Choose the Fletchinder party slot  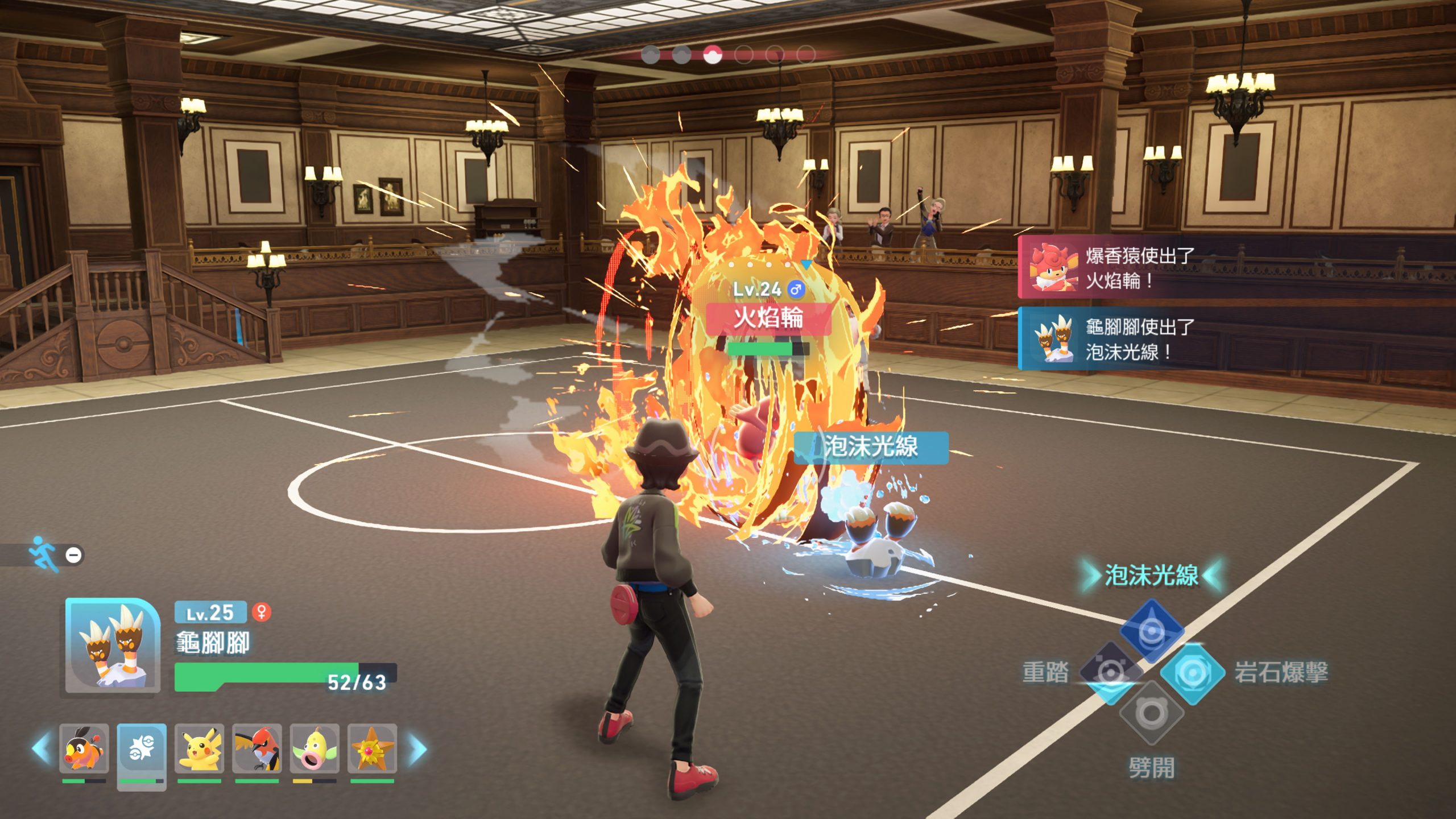[x=257, y=748]
